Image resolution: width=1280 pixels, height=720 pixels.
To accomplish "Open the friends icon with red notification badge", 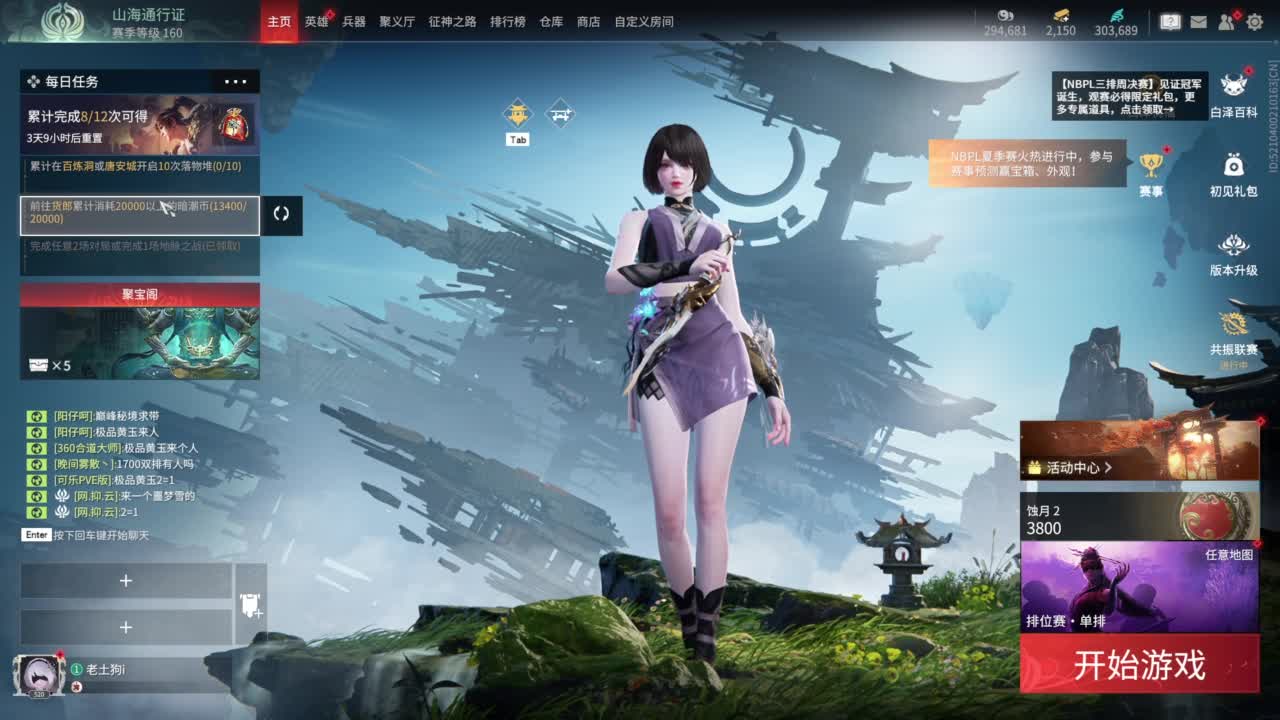I will click(1226, 22).
